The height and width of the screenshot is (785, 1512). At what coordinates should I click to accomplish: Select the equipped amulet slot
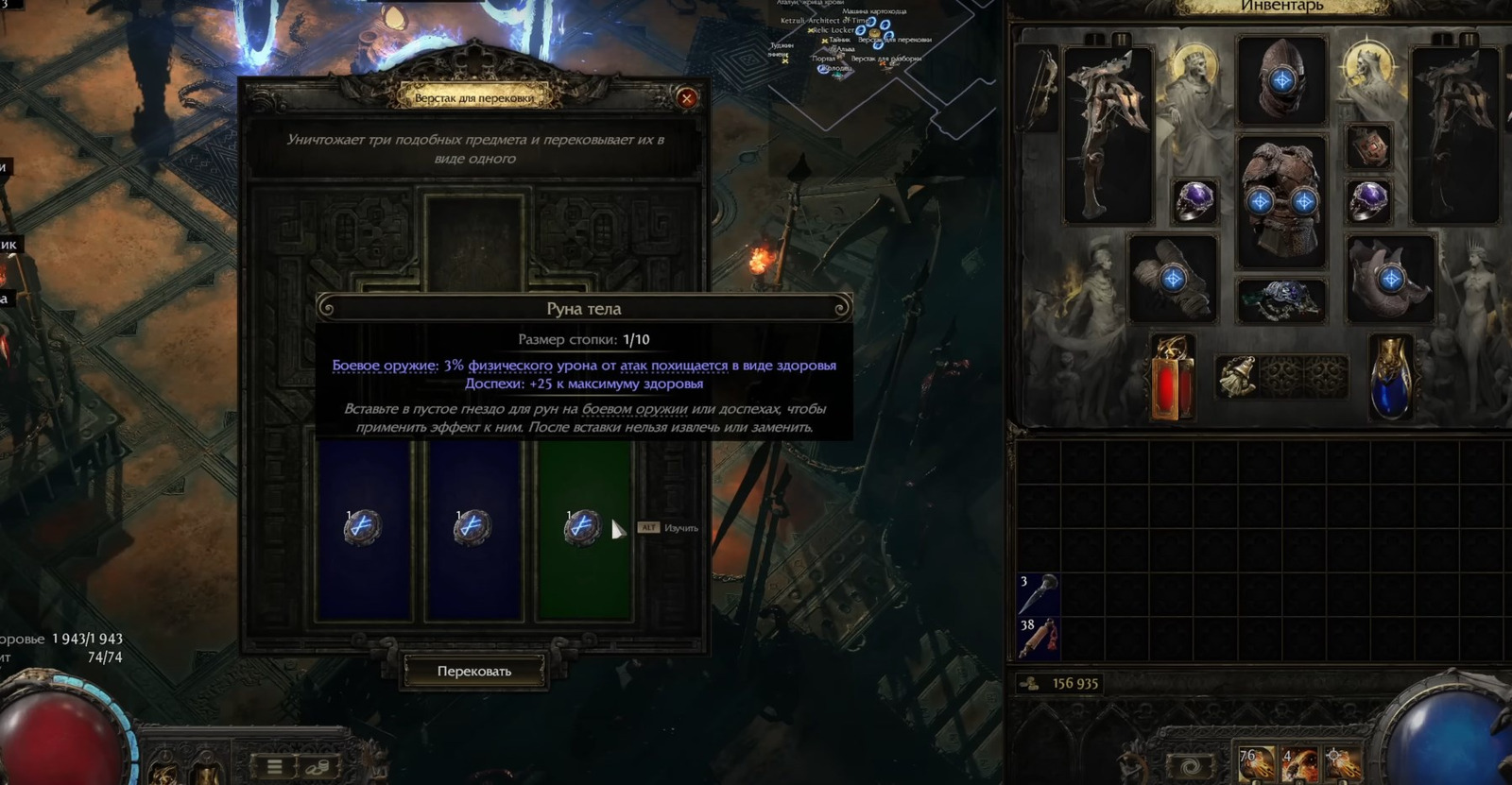pyautogui.click(x=1368, y=147)
